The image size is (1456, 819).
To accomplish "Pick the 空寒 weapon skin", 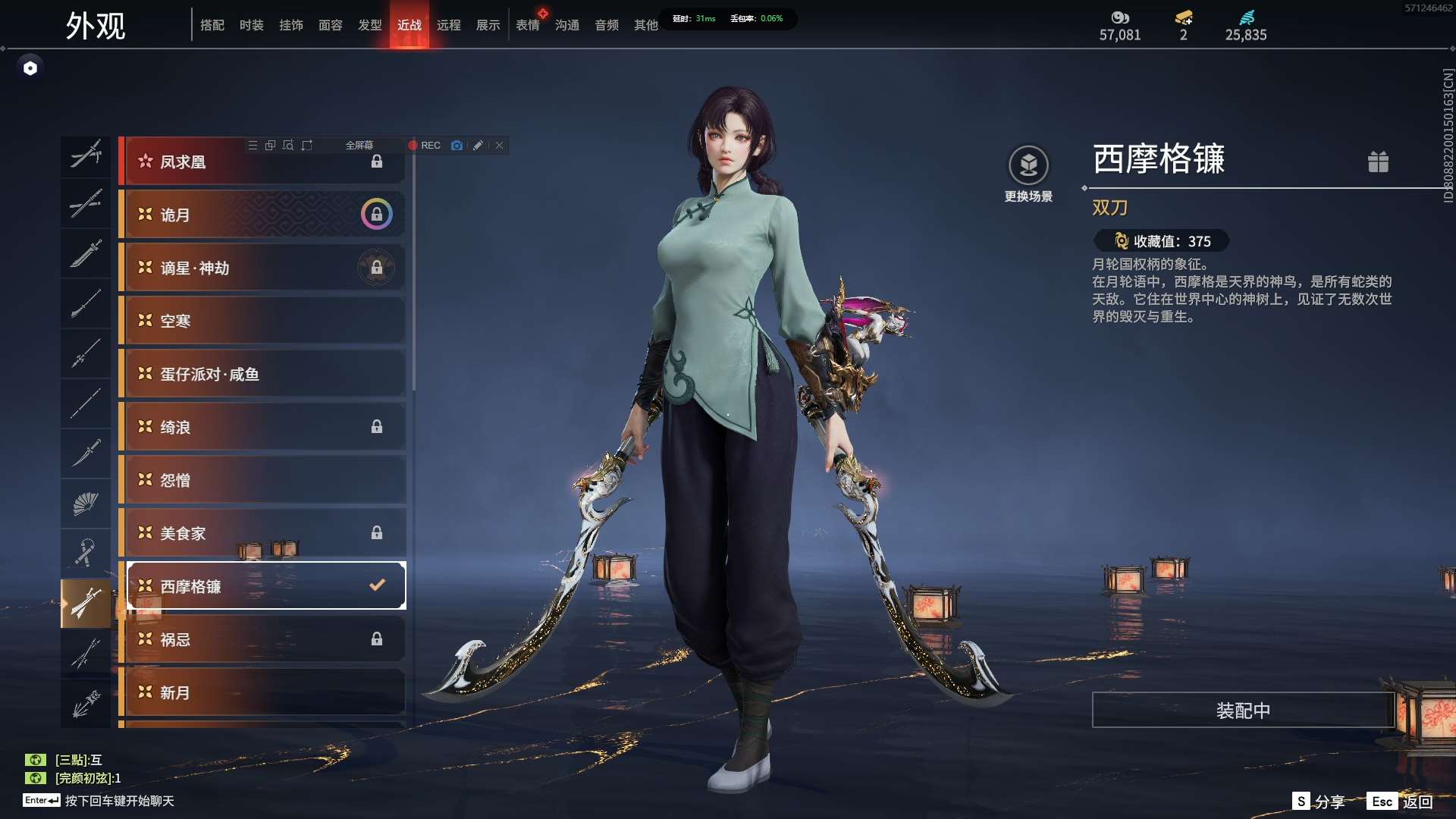I will (x=262, y=321).
